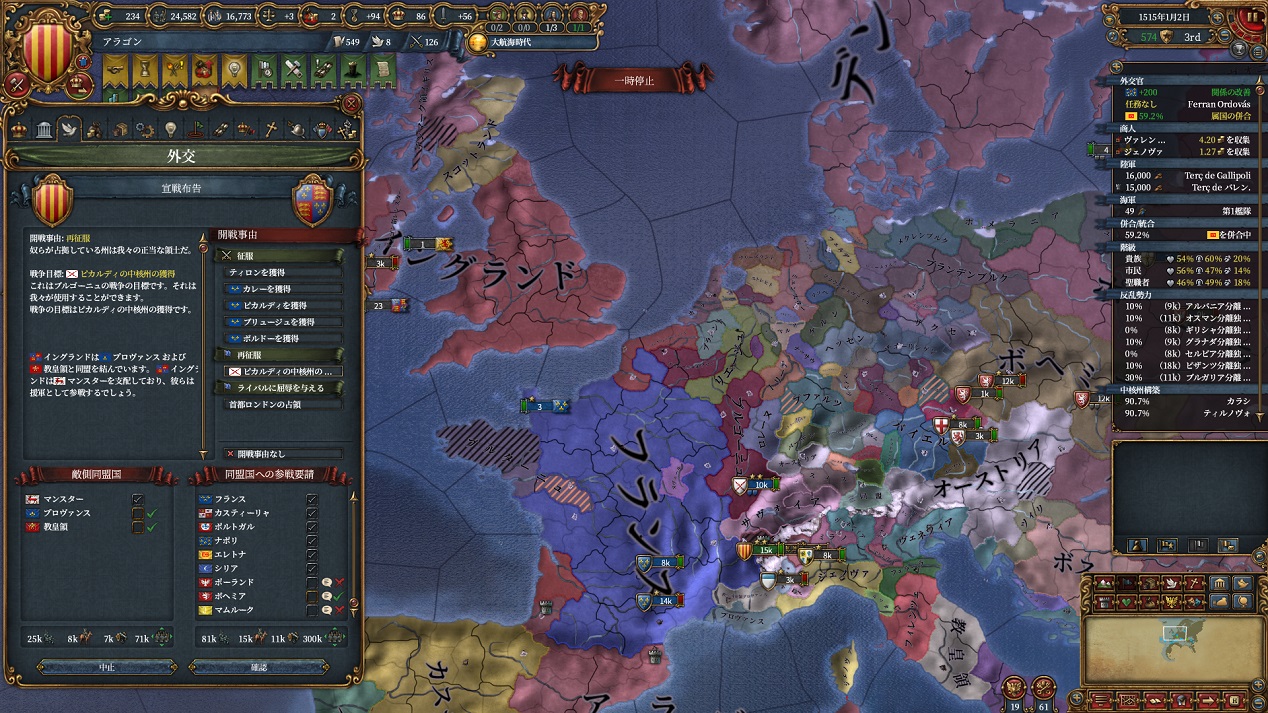
Task: Click the pause button by the date
Action: click(1253, 17)
